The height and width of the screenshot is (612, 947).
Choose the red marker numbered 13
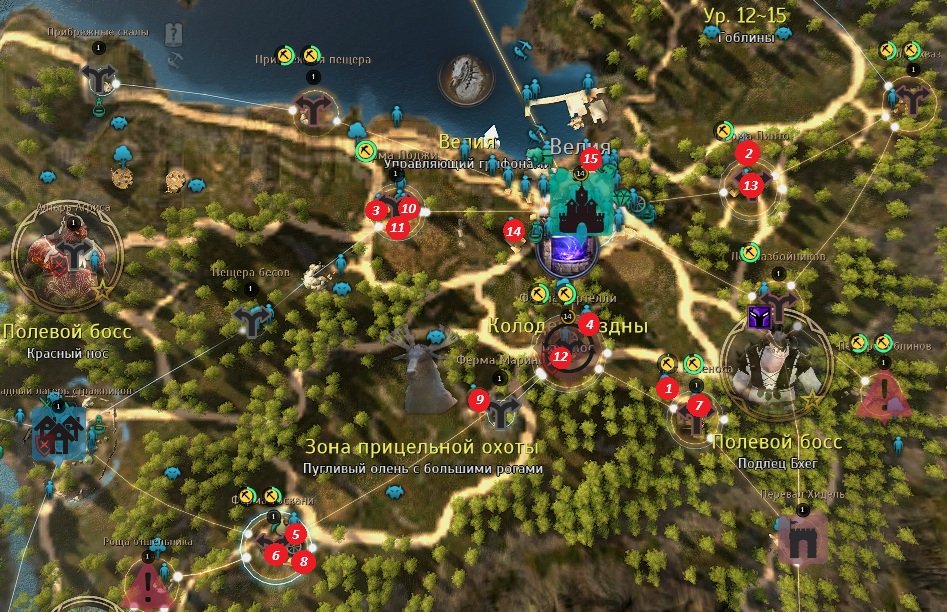pos(751,185)
